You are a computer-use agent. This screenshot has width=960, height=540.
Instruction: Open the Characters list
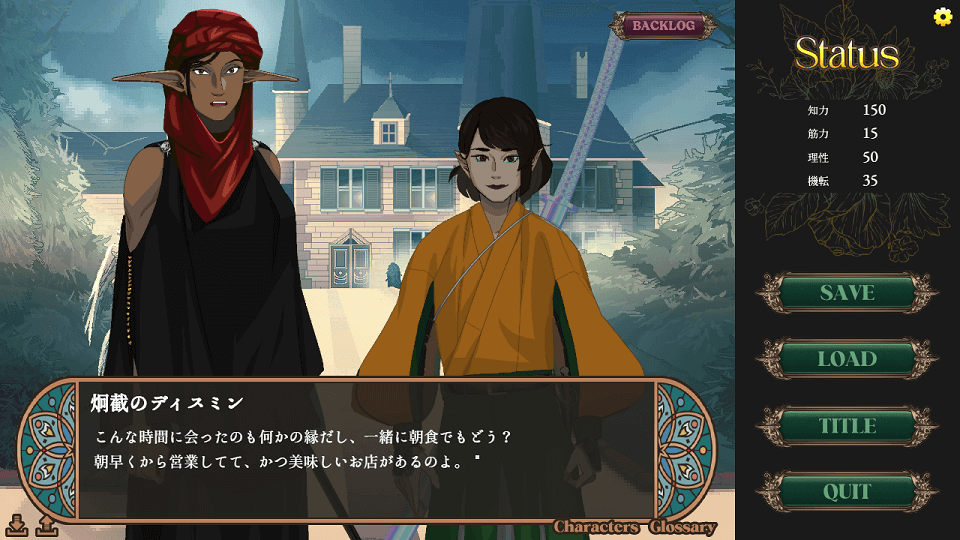pos(597,527)
